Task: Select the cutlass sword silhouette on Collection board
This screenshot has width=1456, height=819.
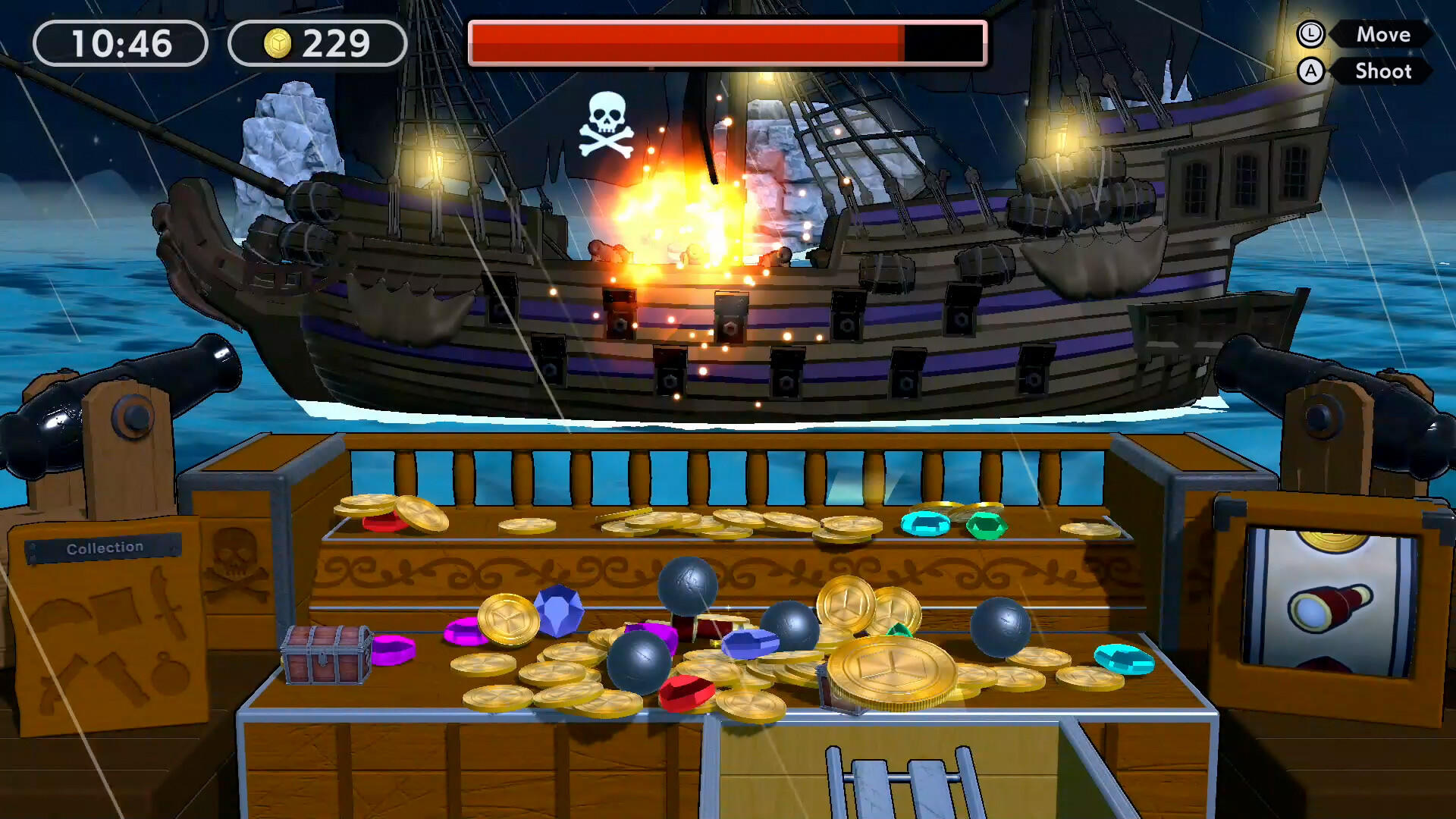Action: pyautogui.click(x=167, y=605)
